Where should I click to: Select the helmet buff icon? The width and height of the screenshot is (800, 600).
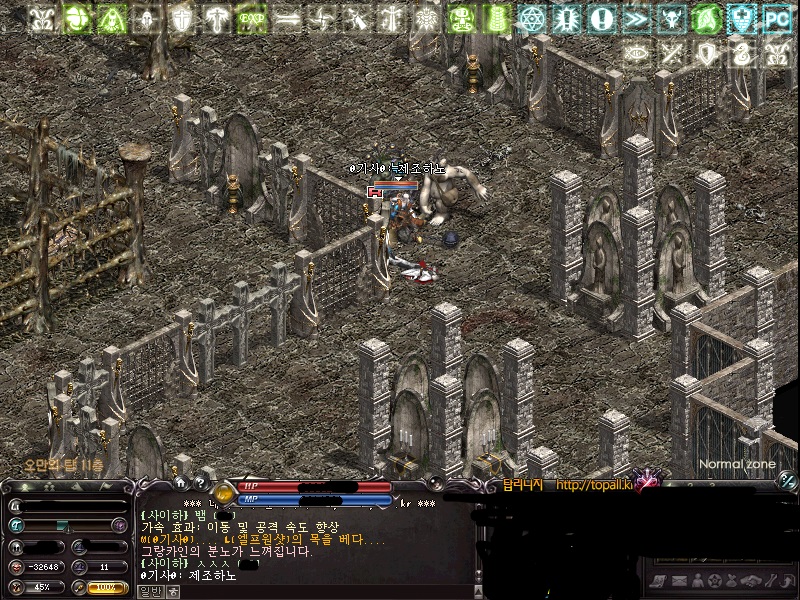[147, 18]
